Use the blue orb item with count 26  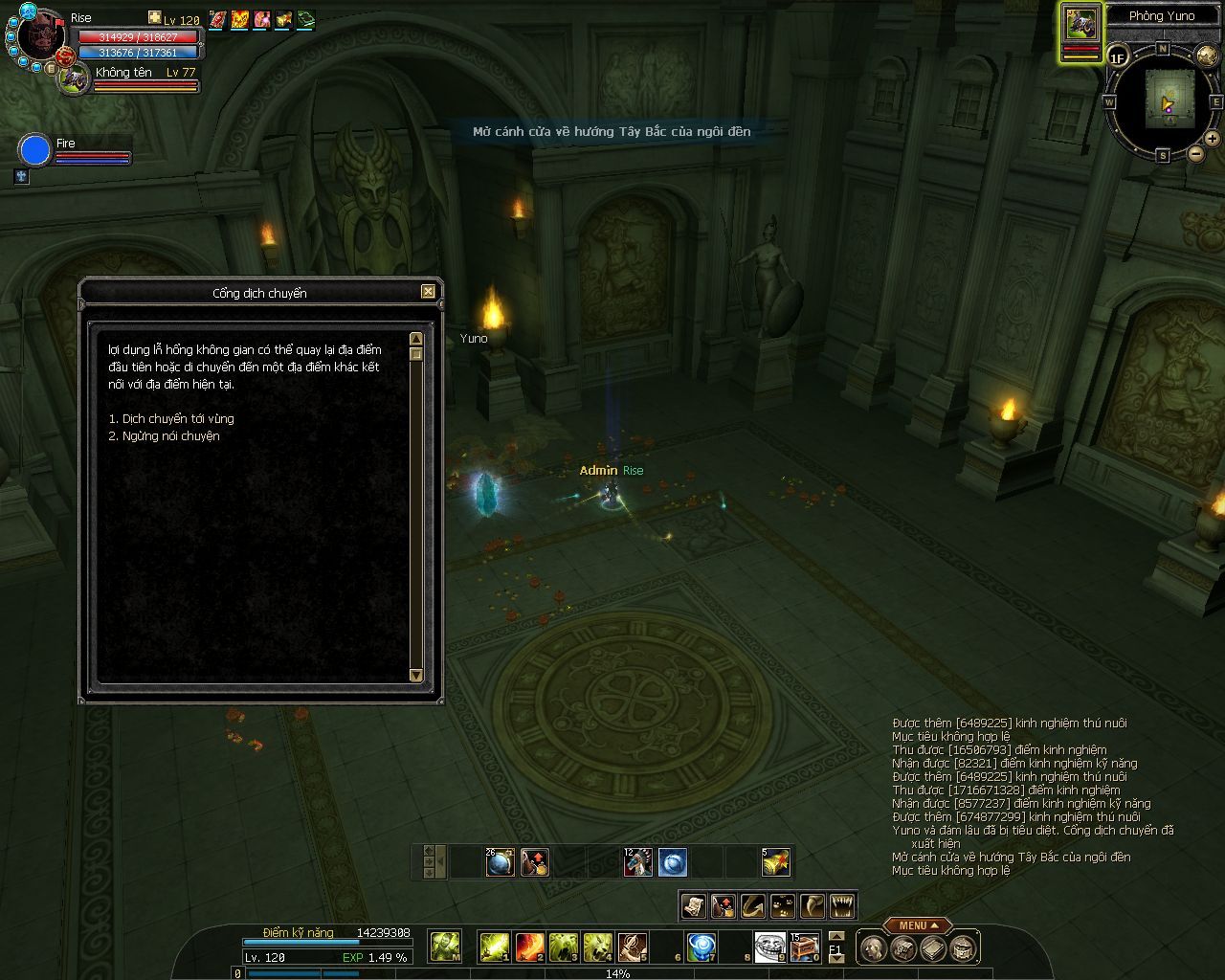pyautogui.click(x=501, y=862)
